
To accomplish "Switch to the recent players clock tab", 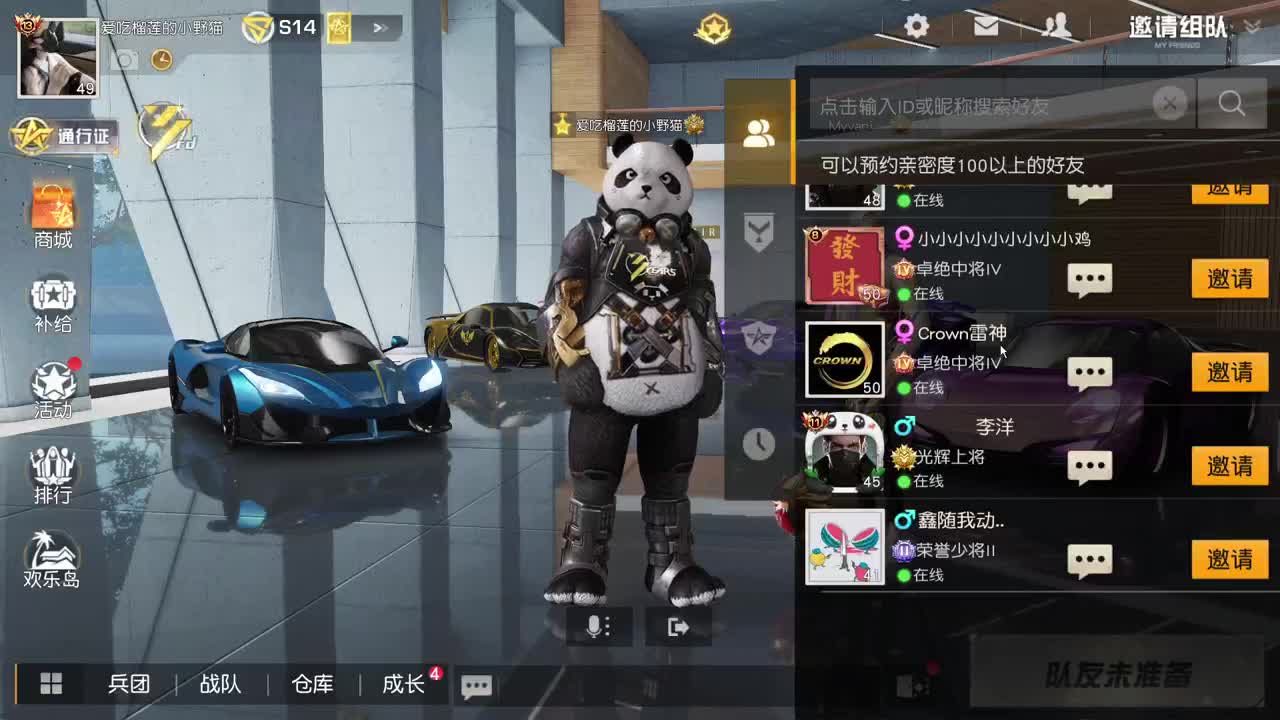I will point(759,445).
